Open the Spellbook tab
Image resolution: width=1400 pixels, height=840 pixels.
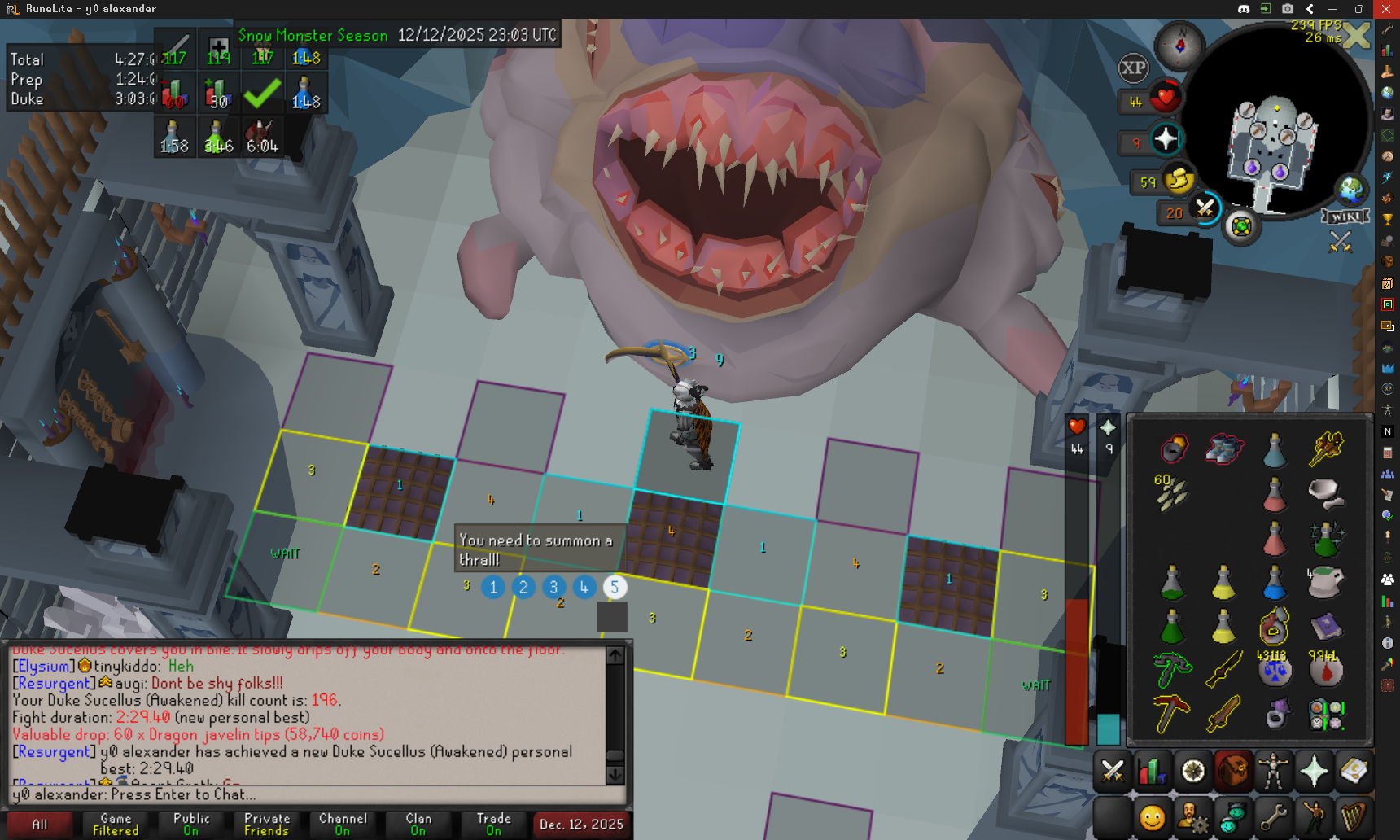pos(1354,771)
